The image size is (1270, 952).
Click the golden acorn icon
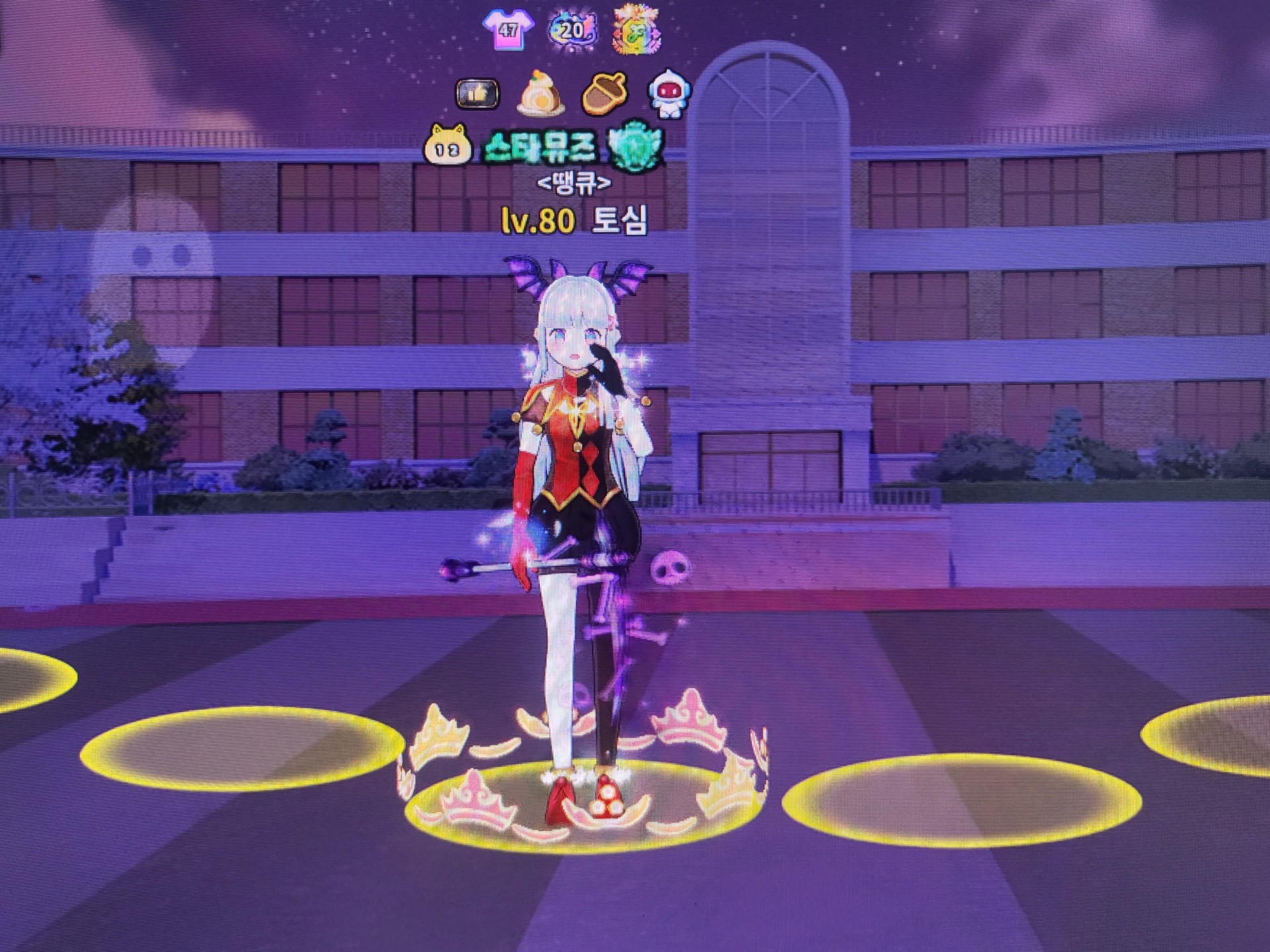pos(604,94)
